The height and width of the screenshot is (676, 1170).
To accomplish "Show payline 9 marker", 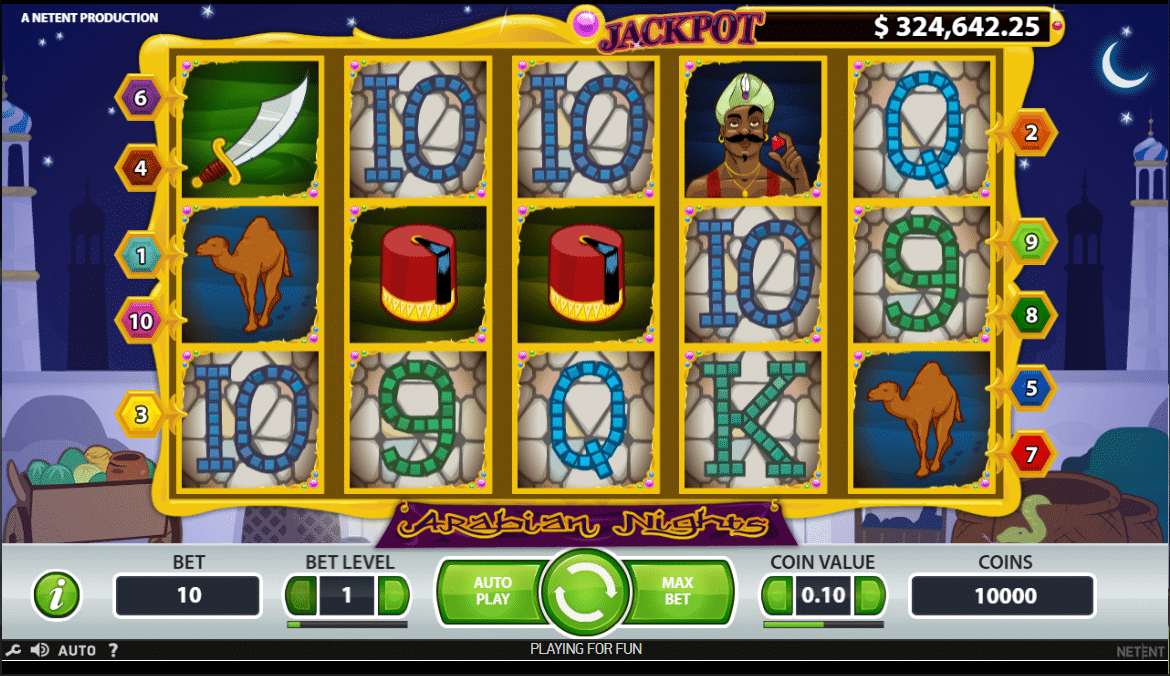I will click(x=1031, y=242).
